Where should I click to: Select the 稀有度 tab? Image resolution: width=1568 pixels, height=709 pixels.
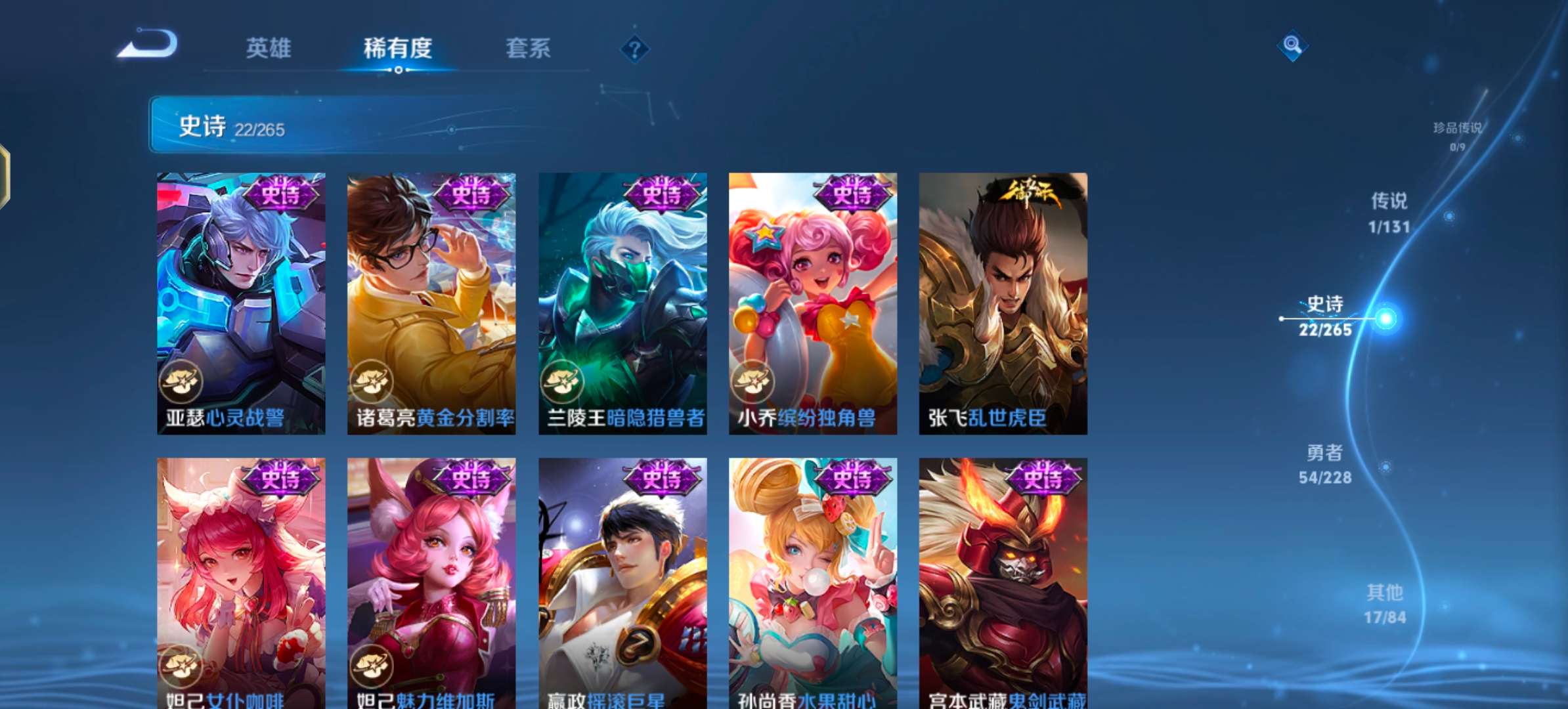point(401,47)
